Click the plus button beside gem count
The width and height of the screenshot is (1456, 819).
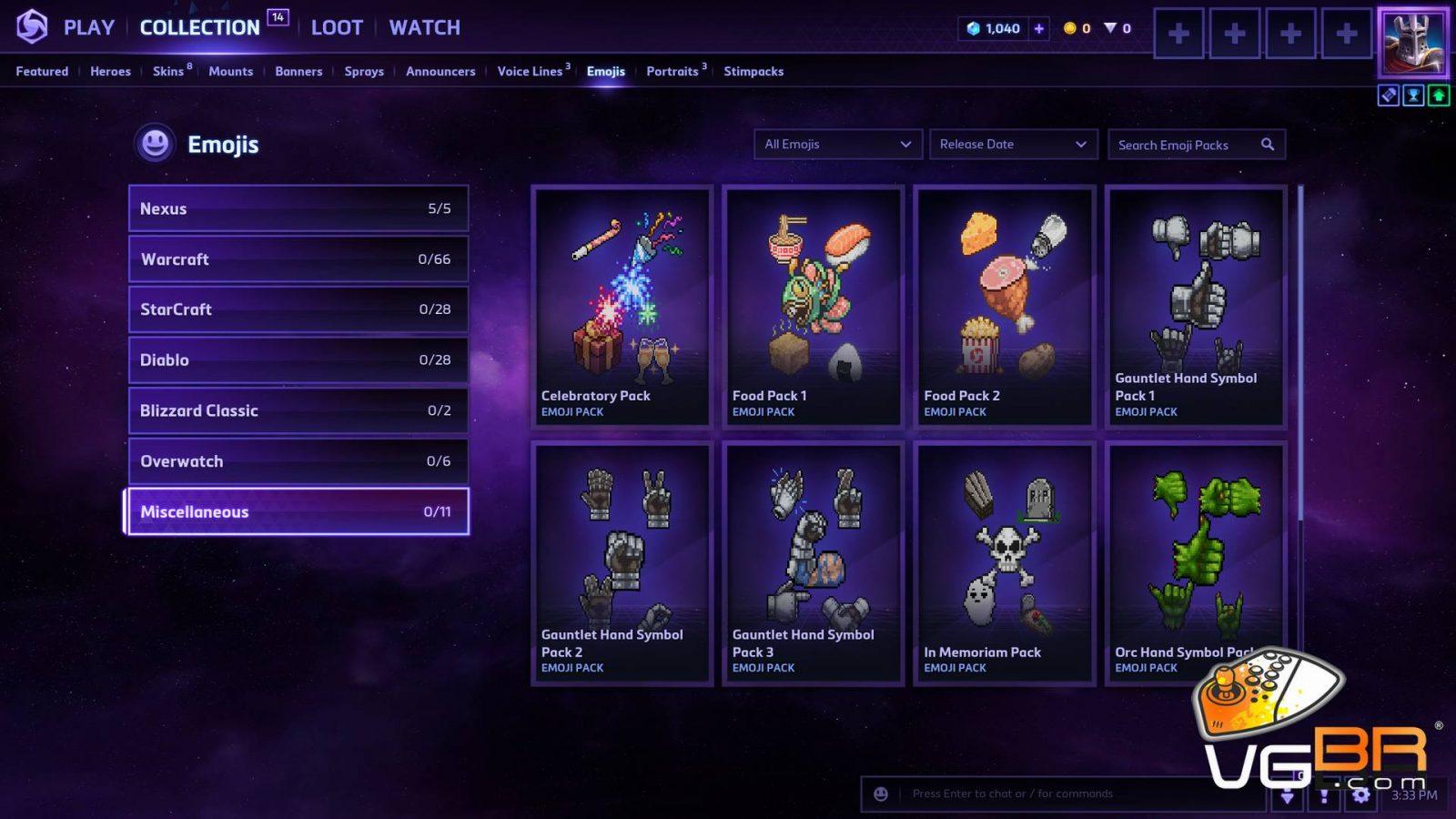(1038, 28)
